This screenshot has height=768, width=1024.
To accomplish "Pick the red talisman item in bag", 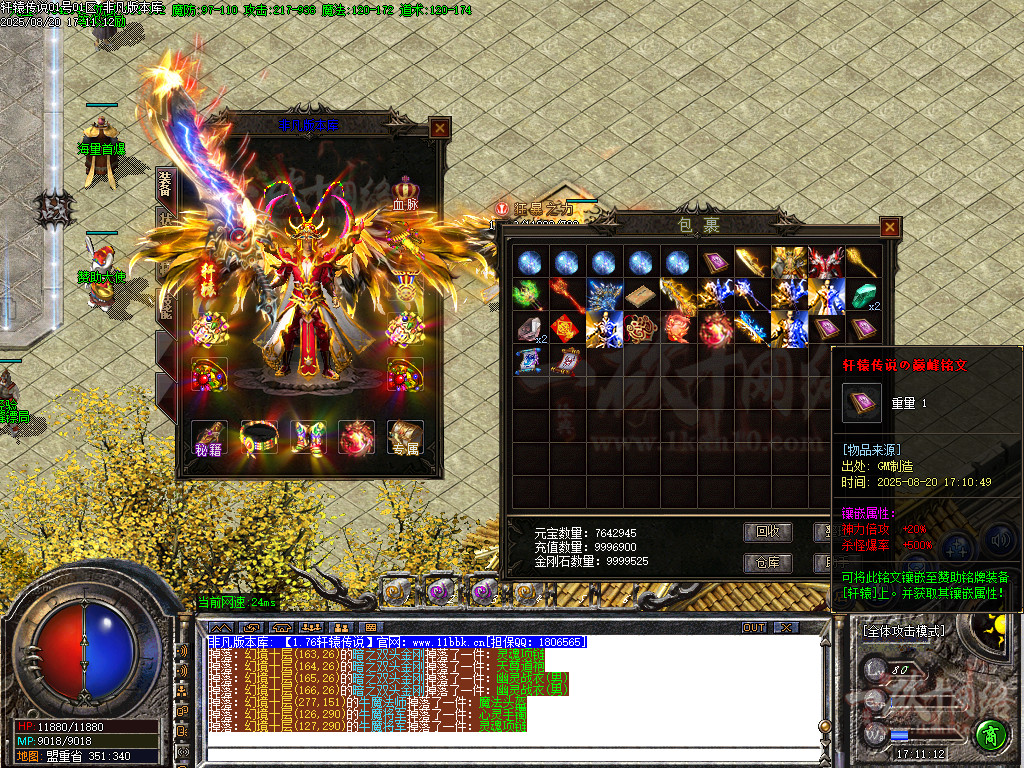I will coord(566,328).
